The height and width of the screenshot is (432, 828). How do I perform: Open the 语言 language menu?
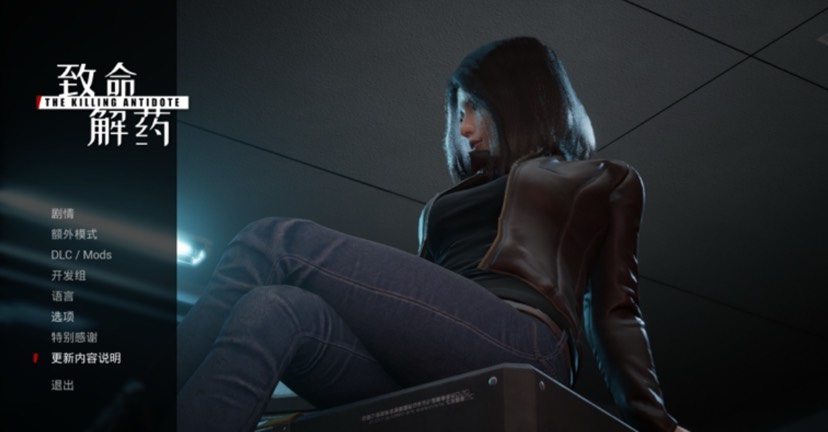[x=63, y=296]
